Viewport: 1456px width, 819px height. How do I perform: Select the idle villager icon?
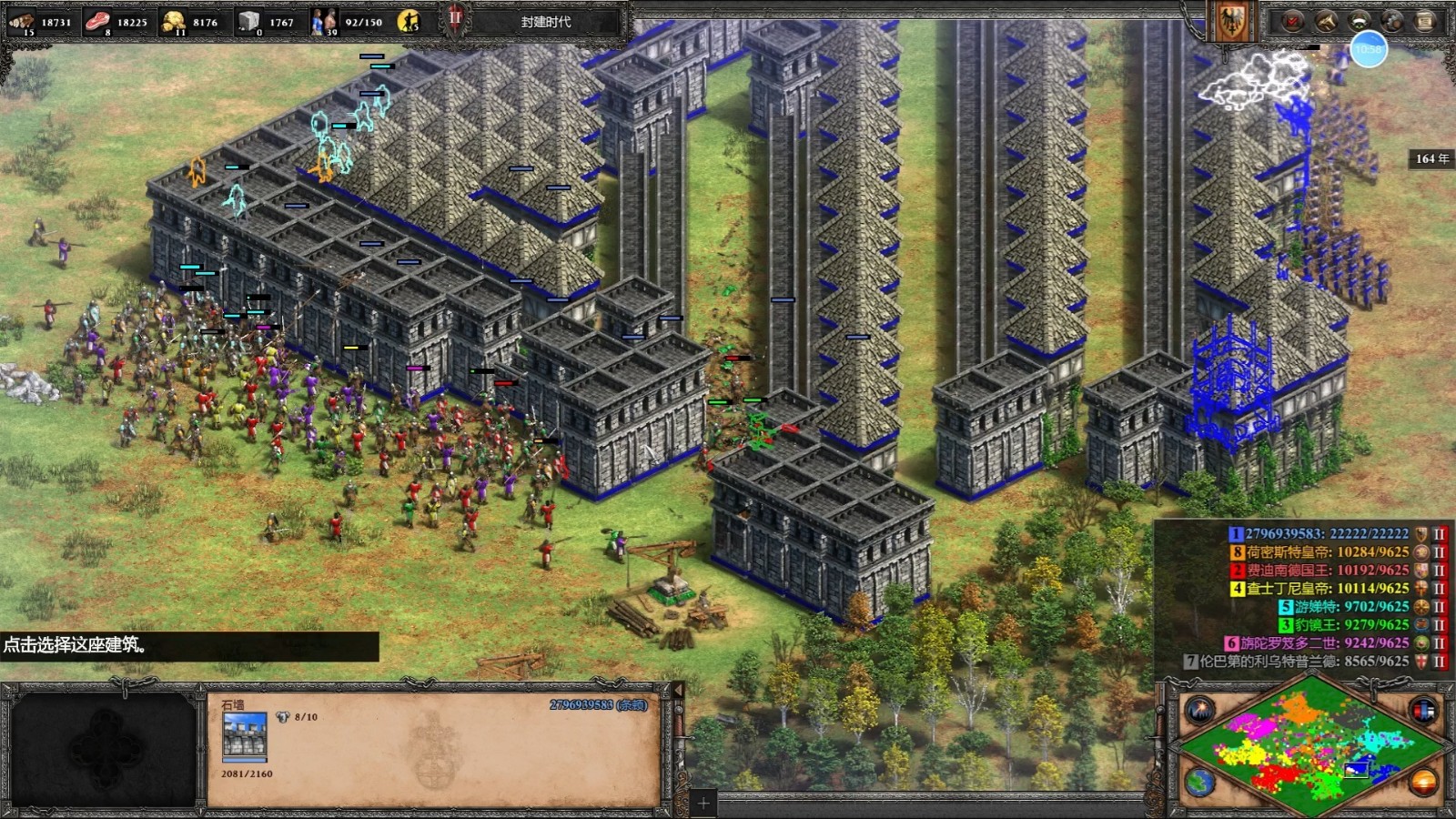coord(409,21)
